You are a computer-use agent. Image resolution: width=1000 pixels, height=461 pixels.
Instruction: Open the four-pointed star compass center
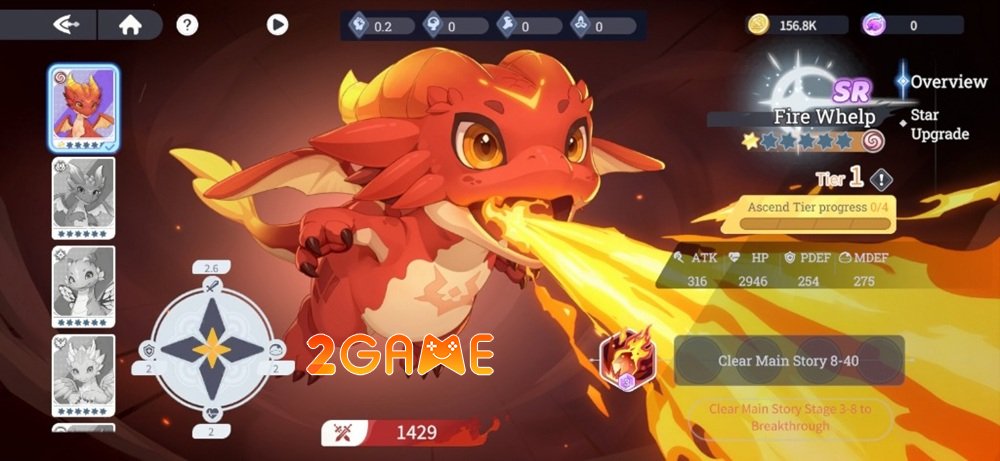pos(211,348)
